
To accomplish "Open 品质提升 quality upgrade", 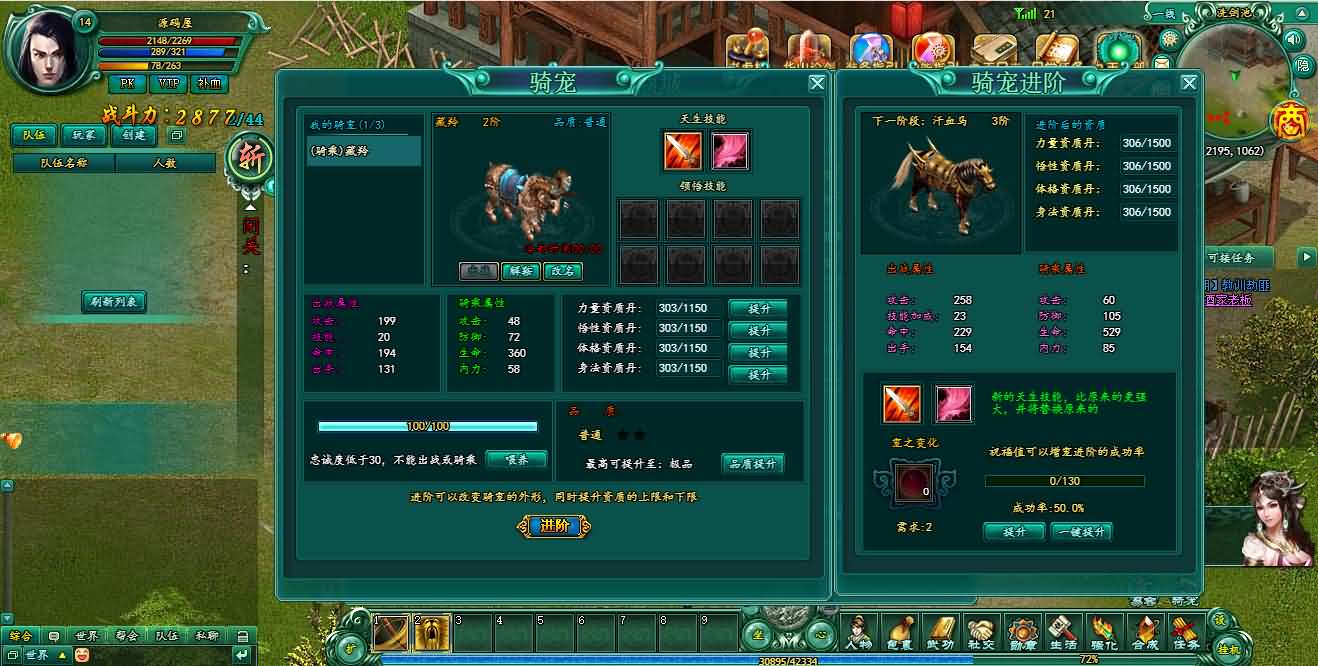I will tap(752, 463).
